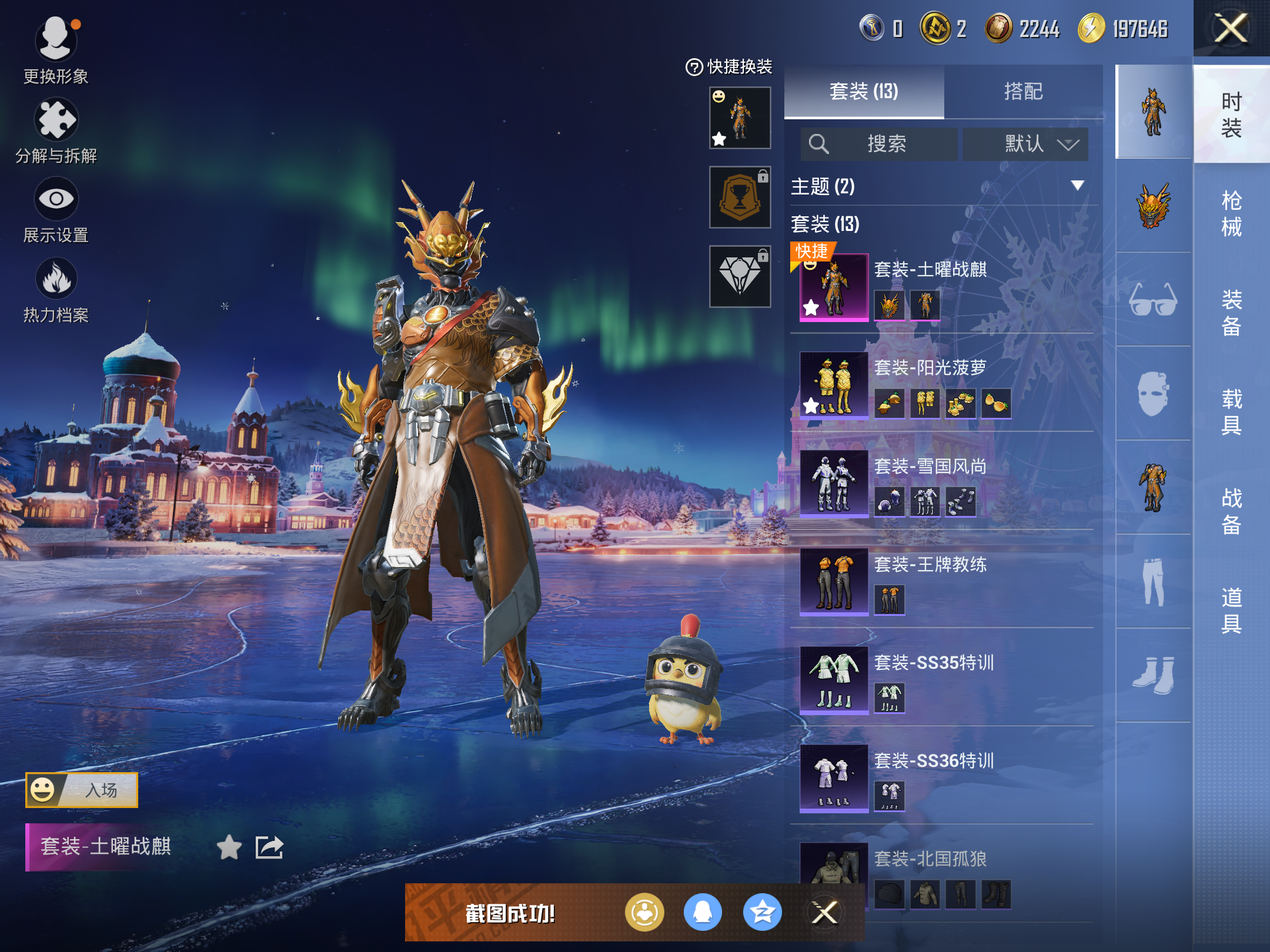
Task: Dismiss the 截图成功 screenshot banner
Action: click(x=824, y=913)
